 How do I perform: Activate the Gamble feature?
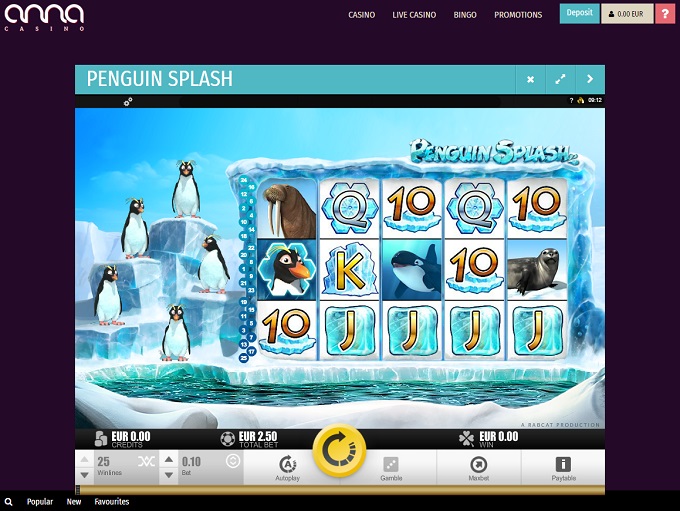coord(391,468)
